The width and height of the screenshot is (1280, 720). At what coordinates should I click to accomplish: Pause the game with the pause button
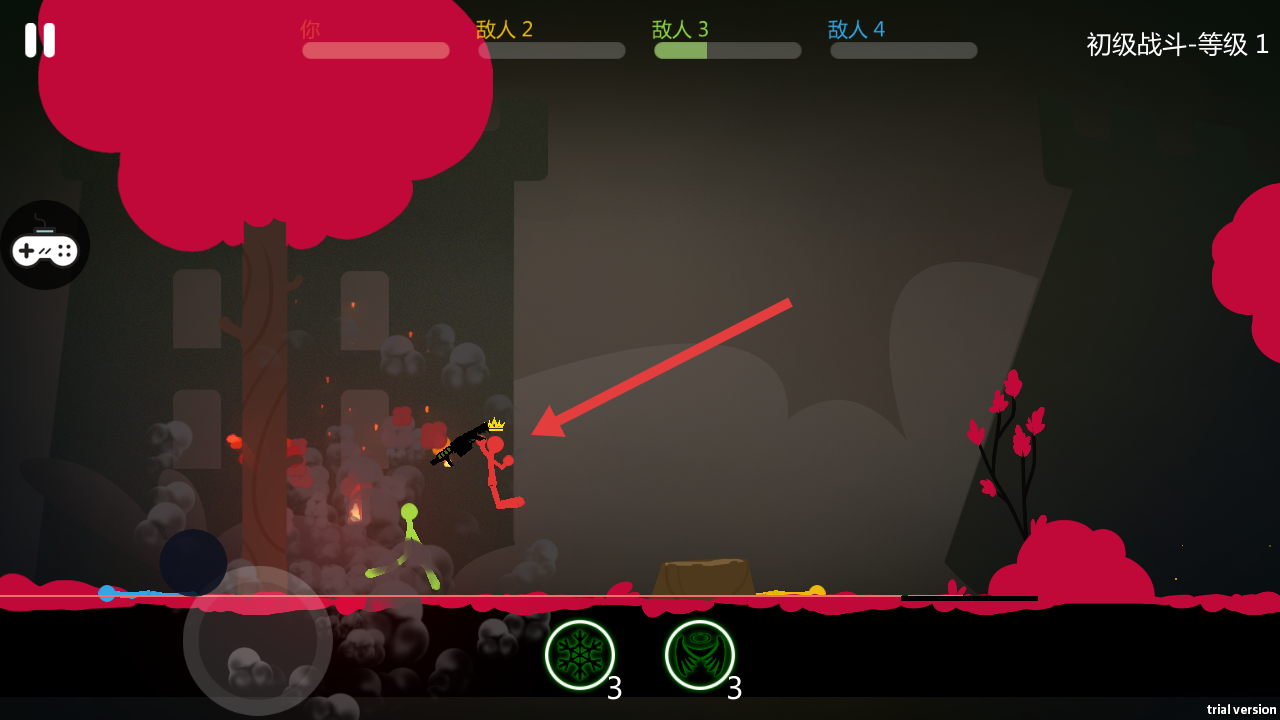(40, 40)
